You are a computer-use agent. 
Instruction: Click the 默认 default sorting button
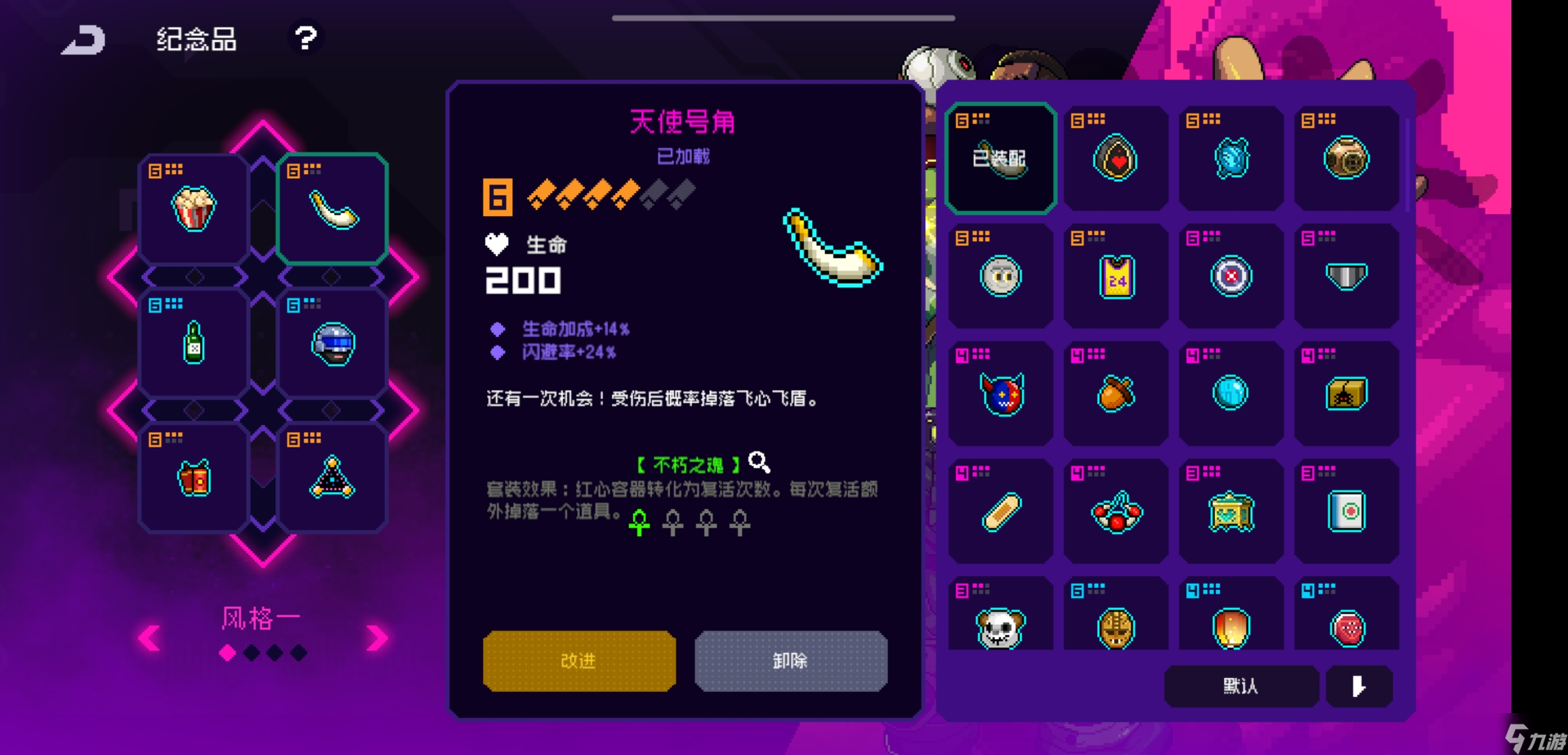point(1241,687)
